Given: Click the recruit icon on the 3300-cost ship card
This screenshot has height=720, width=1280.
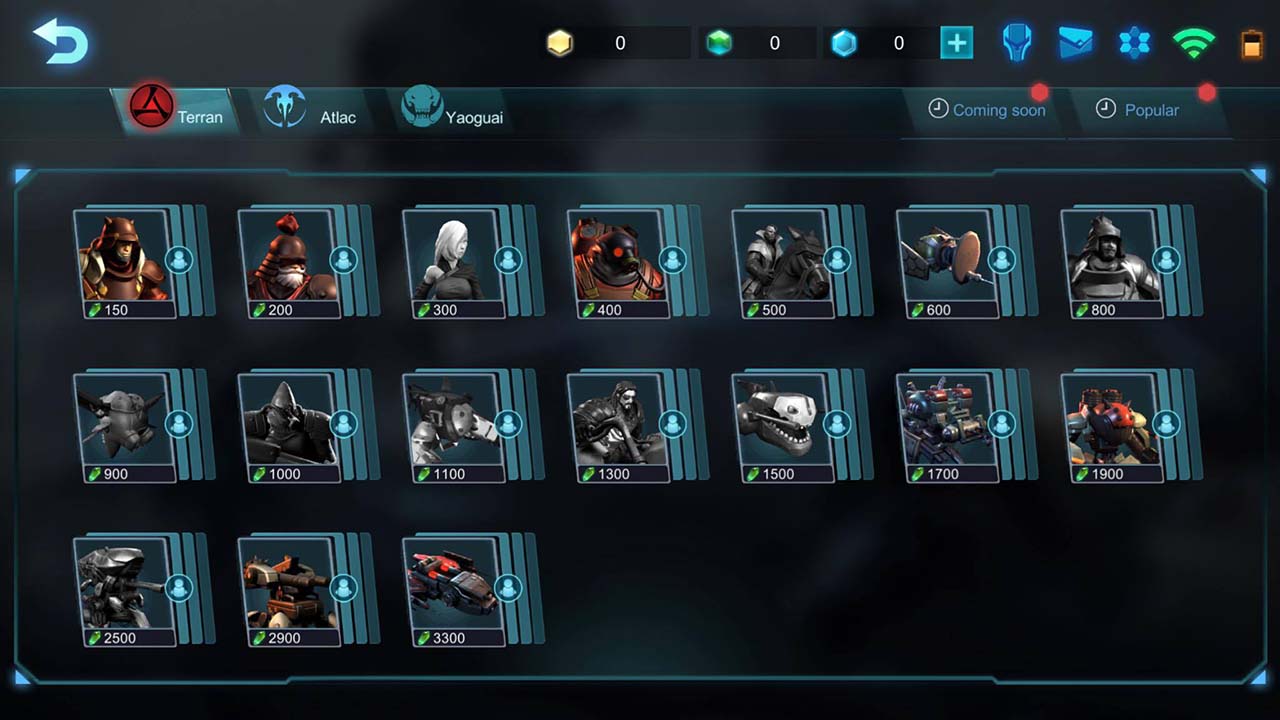Looking at the screenshot, I should click(x=509, y=587).
